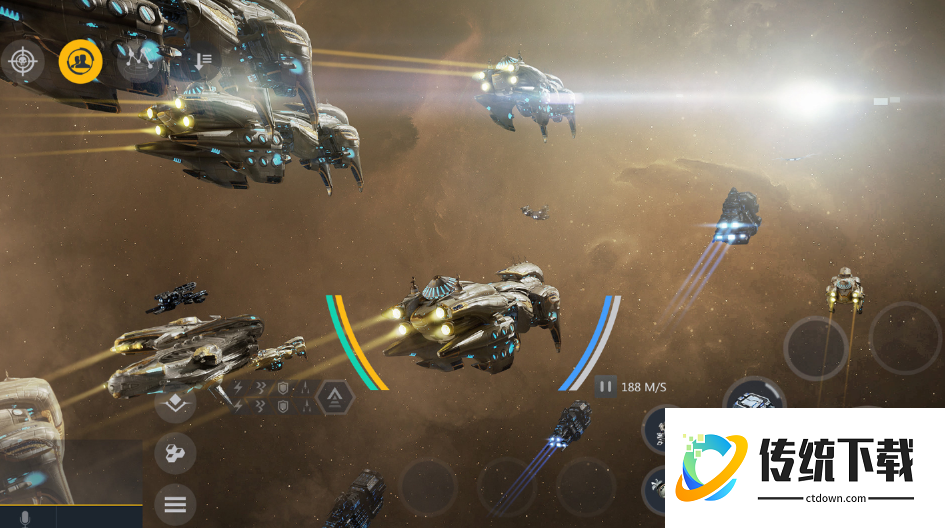The height and width of the screenshot is (528, 945).
Task: Activate the hexagonal triangle ship button
Action: tap(334, 398)
